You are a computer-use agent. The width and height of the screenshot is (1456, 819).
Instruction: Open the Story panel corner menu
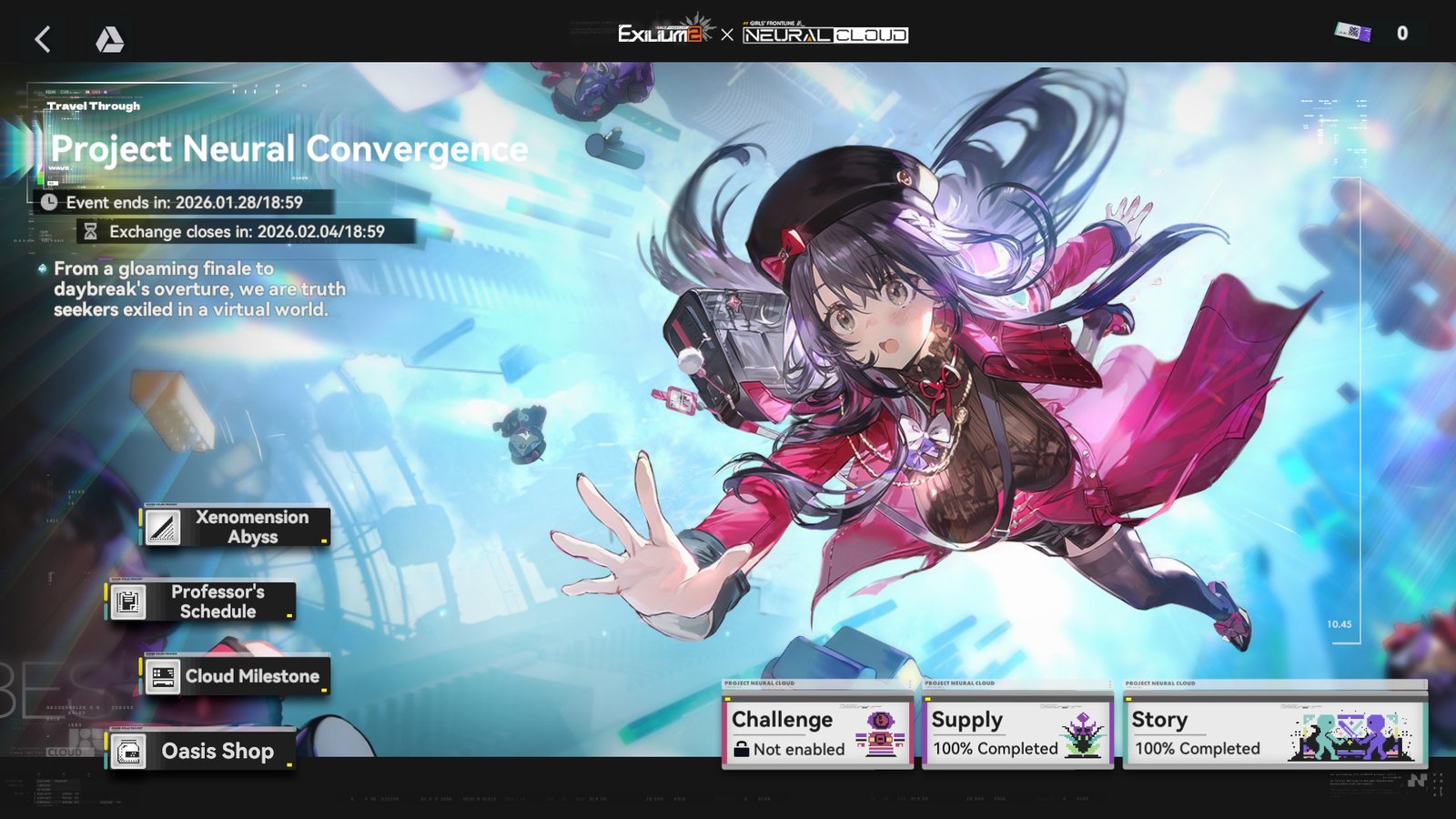(1425, 685)
